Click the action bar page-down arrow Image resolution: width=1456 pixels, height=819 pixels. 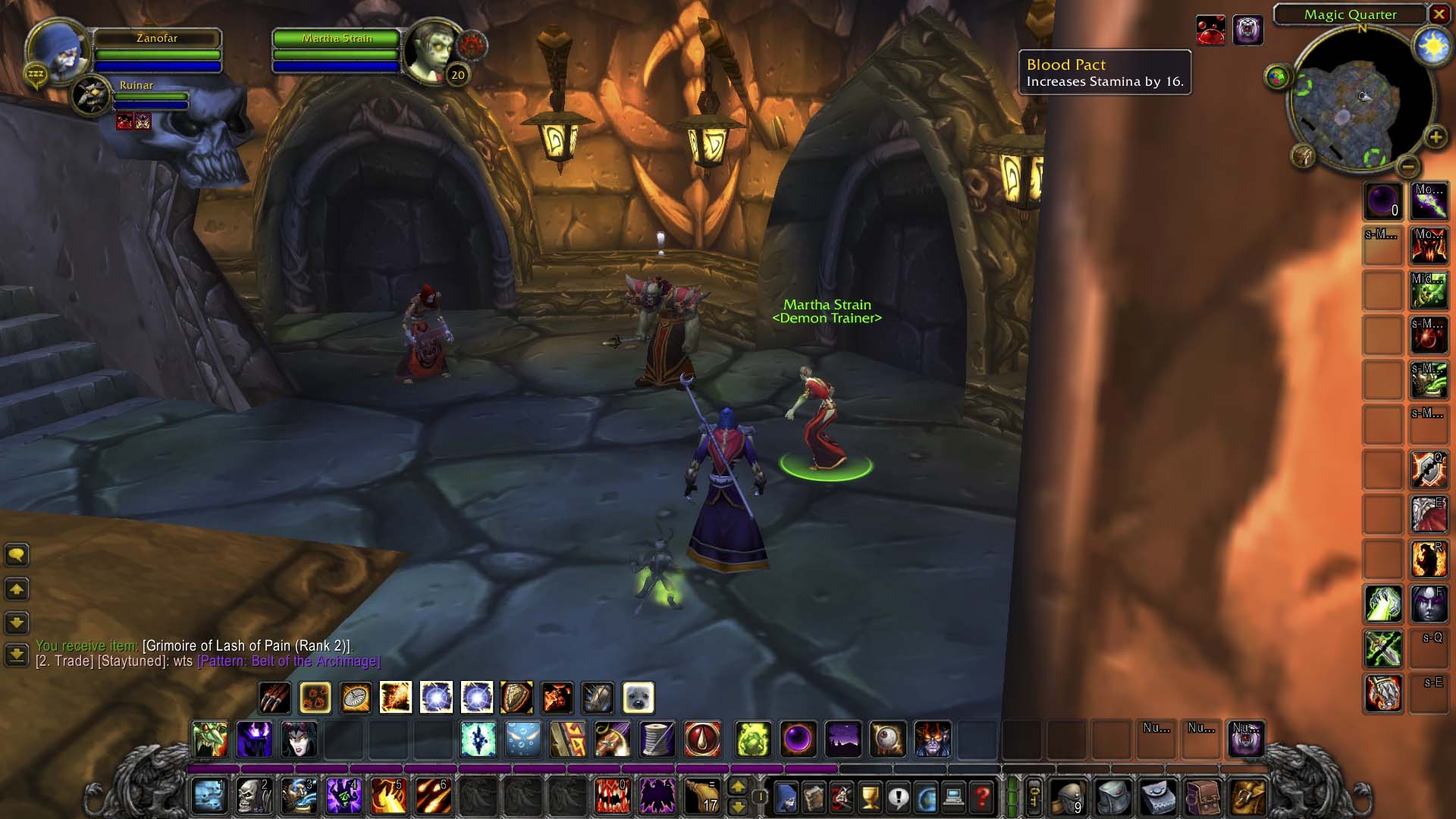click(x=737, y=806)
